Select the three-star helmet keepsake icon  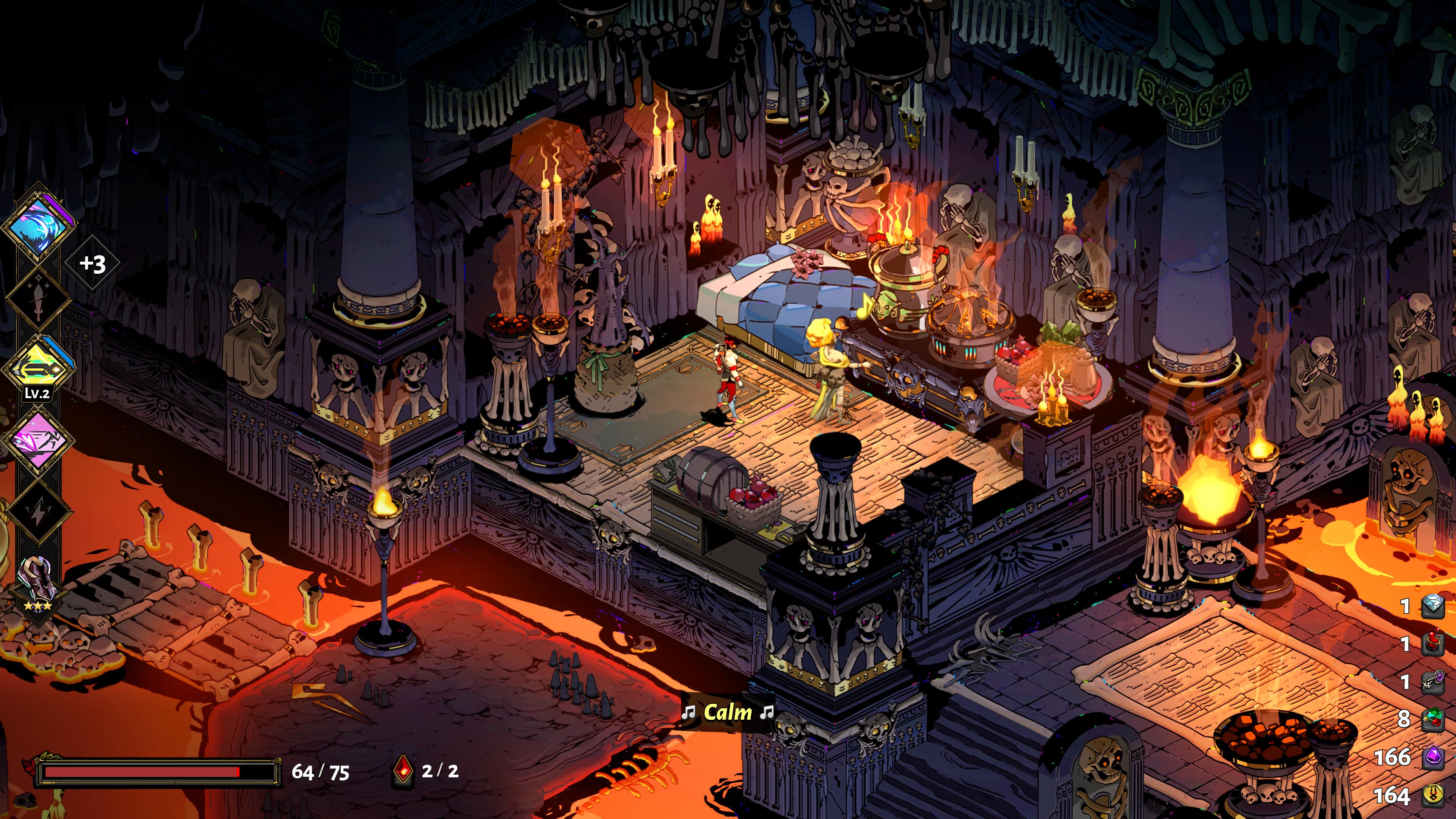pyautogui.click(x=37, y=582)
